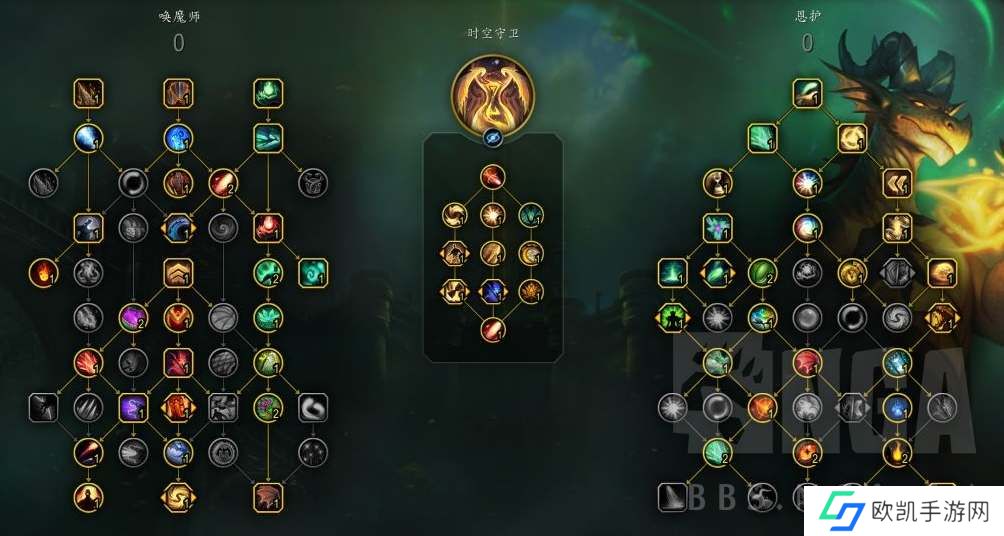Pick the small flame talent near the right tree's bottom
The image size is (1004, 536).
pos(897,452)
